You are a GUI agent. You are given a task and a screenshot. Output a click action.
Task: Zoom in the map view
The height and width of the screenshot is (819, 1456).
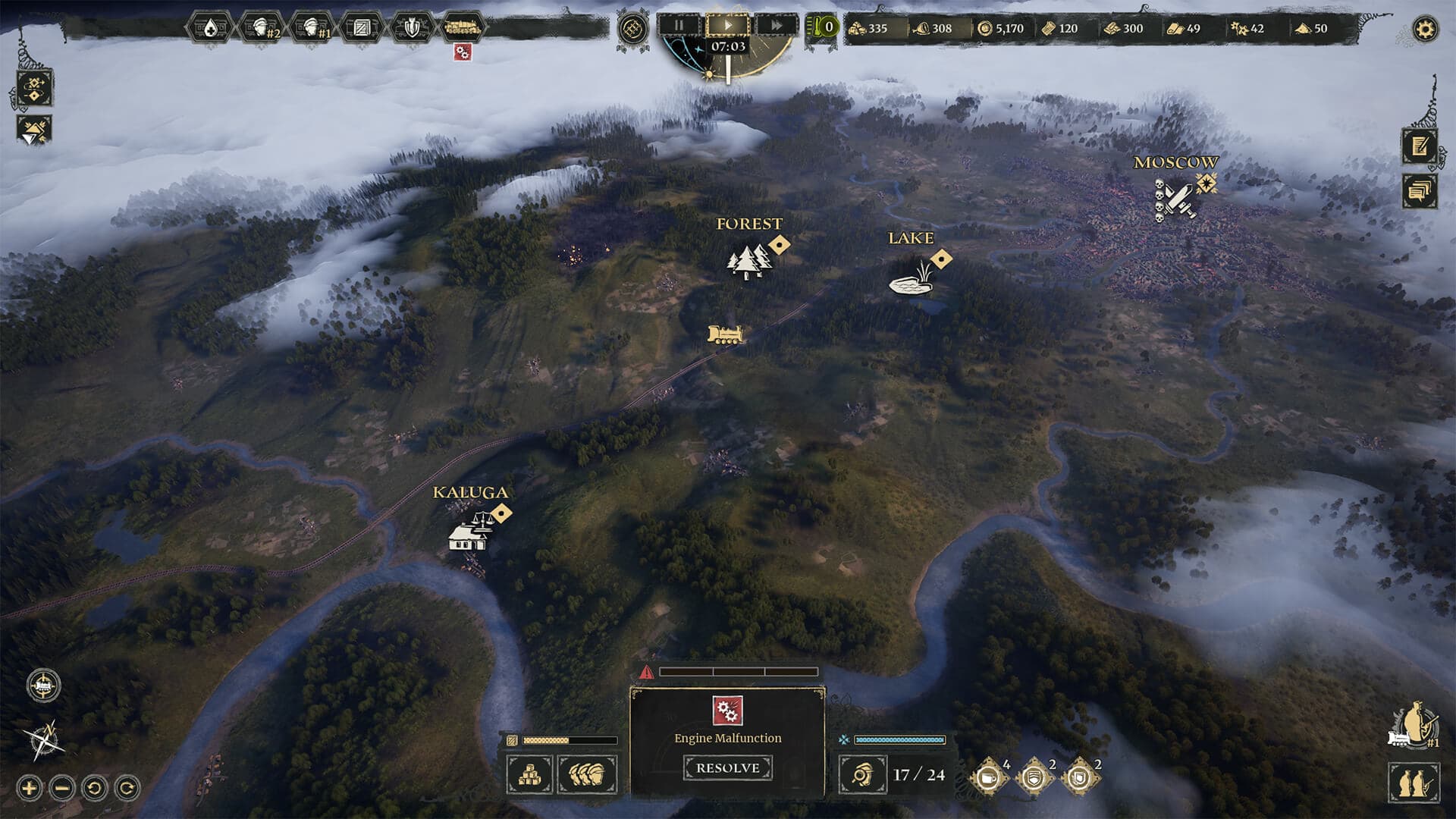29,788
